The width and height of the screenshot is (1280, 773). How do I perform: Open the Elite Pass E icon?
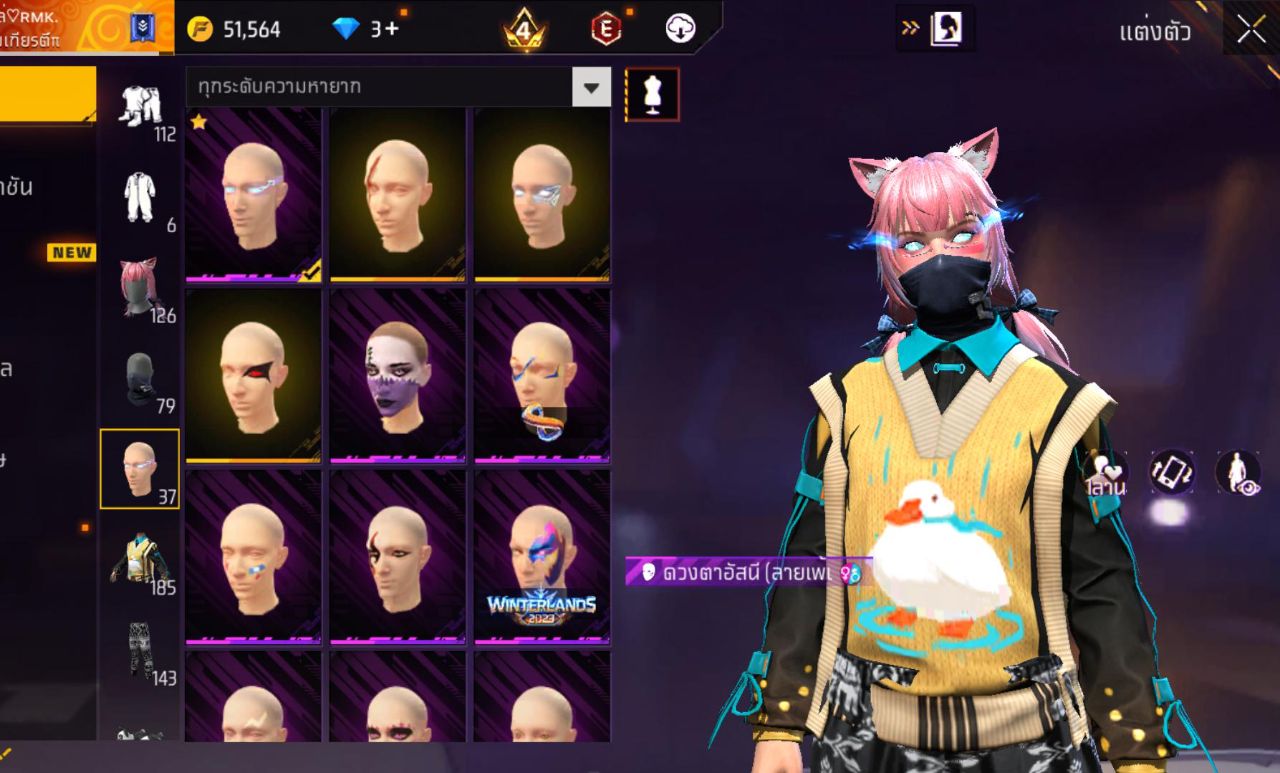point(604,28)
